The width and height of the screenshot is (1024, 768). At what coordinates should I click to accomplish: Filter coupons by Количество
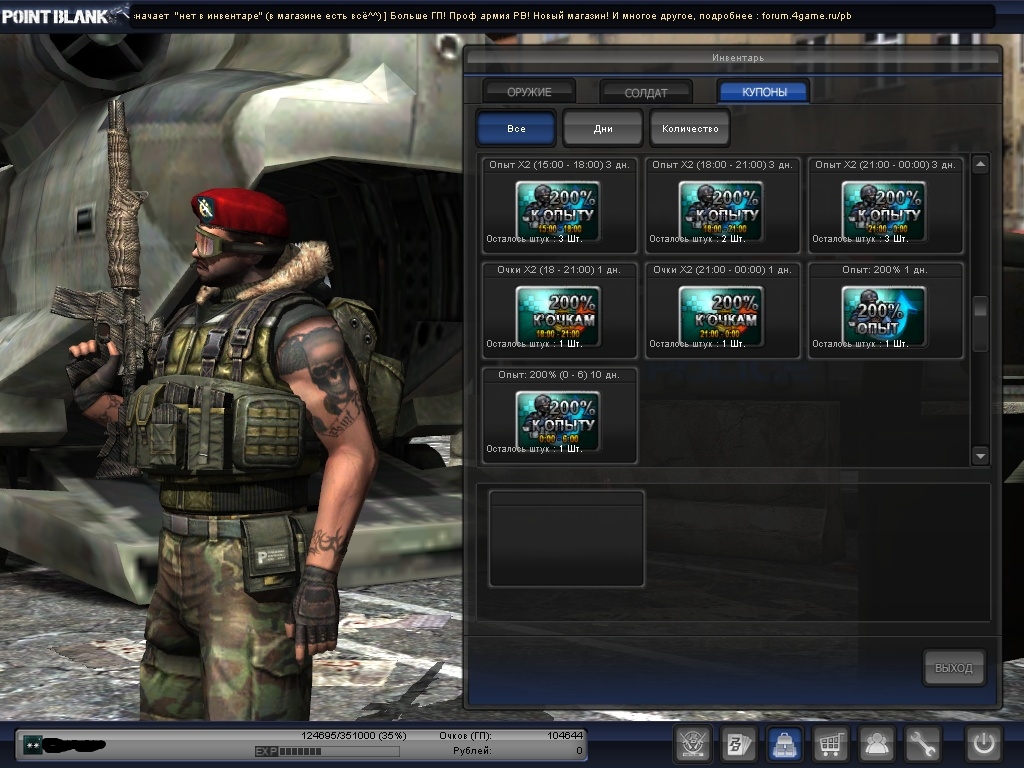click(x=690, y=129)
